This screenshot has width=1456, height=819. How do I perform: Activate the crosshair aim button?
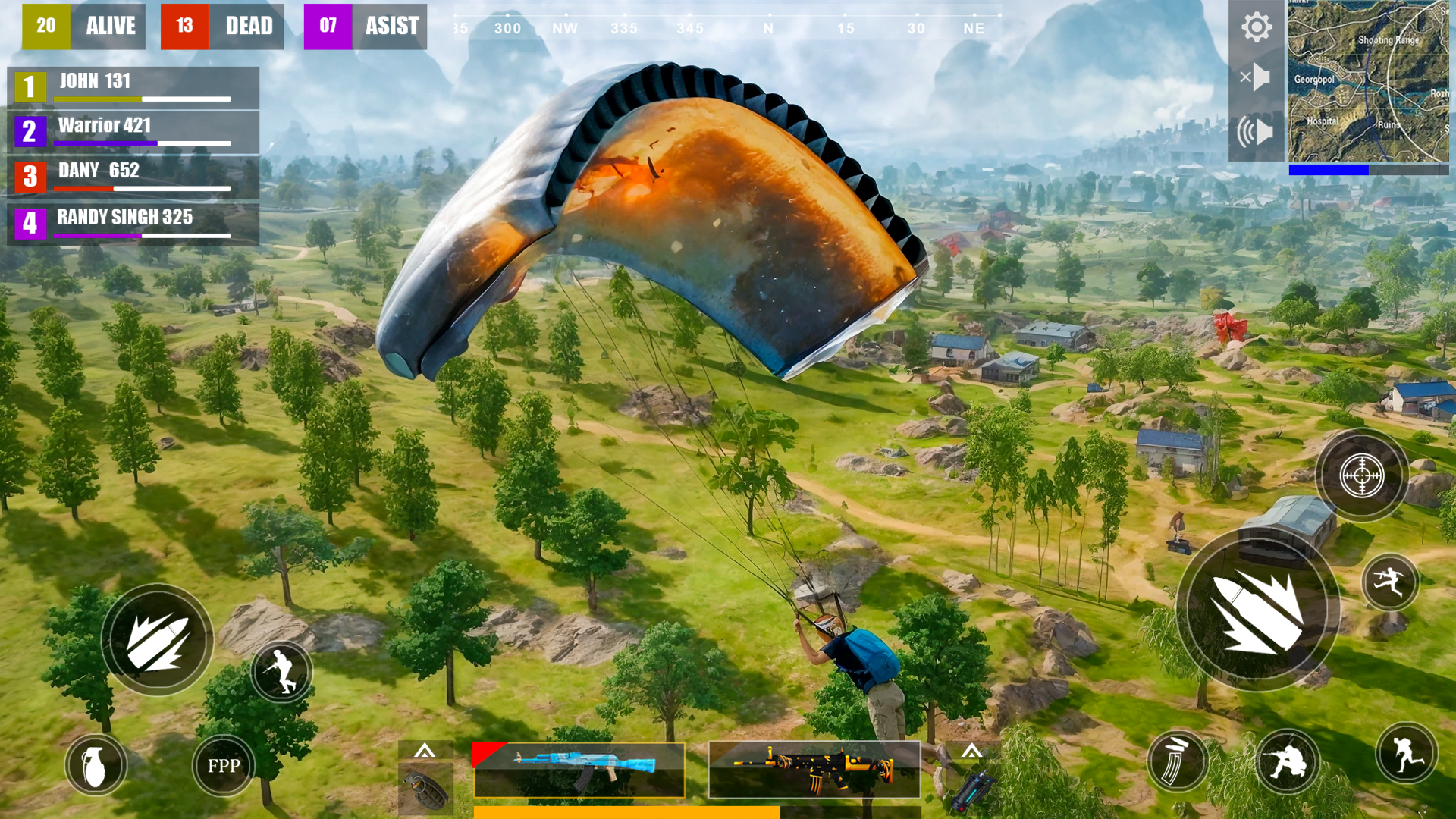coord(1362,475)
